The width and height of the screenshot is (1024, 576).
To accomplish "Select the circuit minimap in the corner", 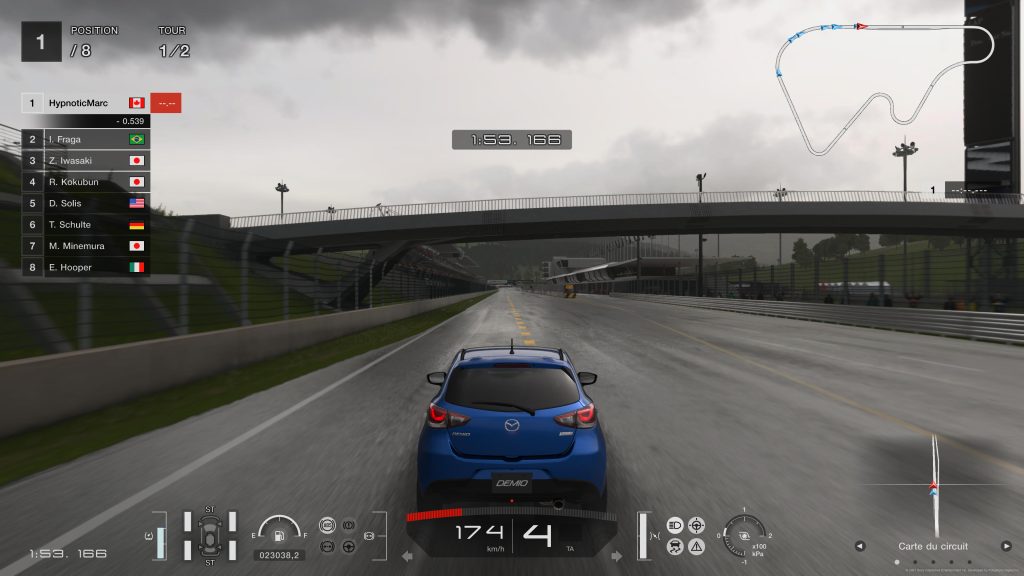I will (x=885, y=85).
